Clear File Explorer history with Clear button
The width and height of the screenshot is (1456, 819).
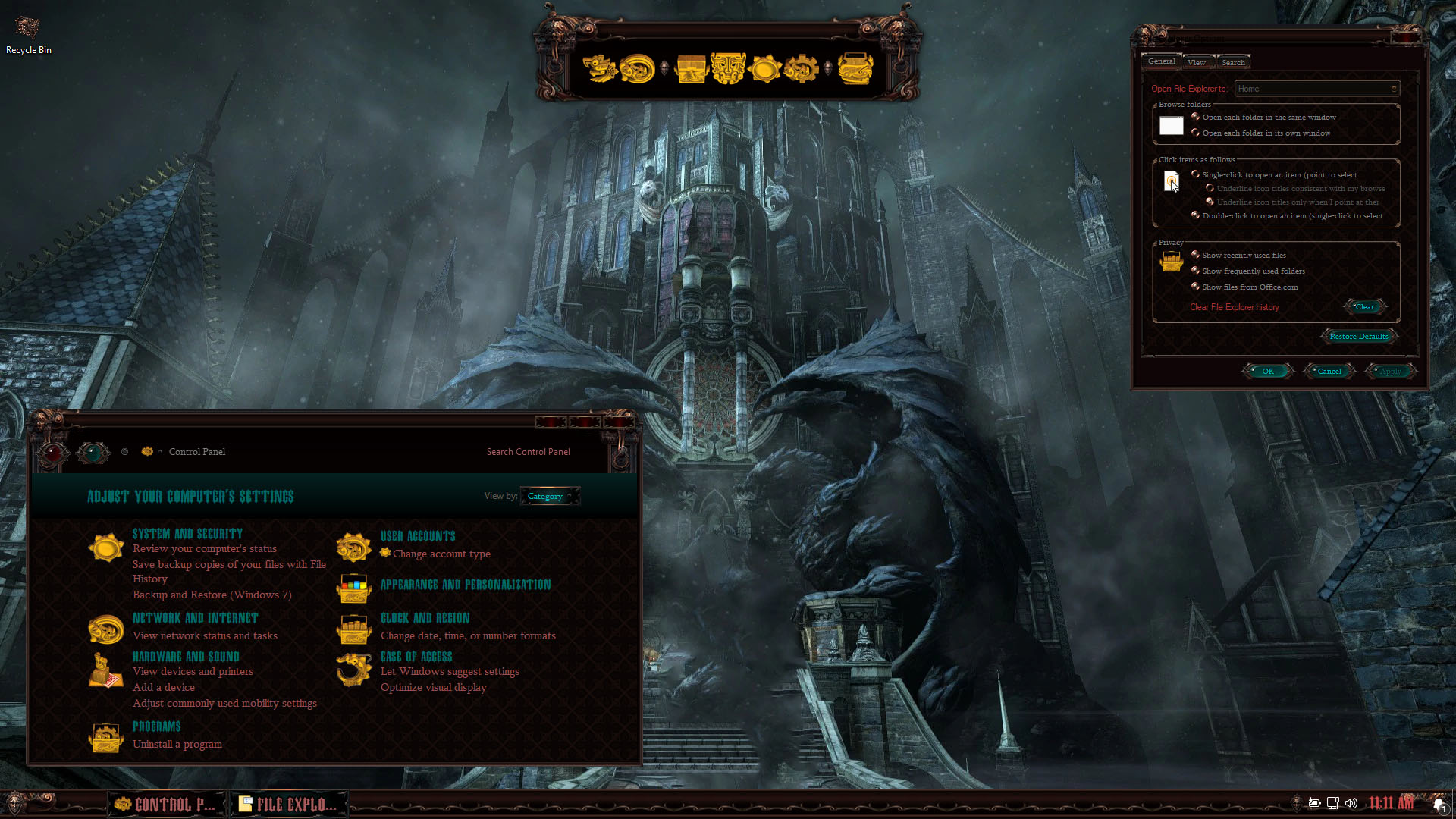point(1364,307)
